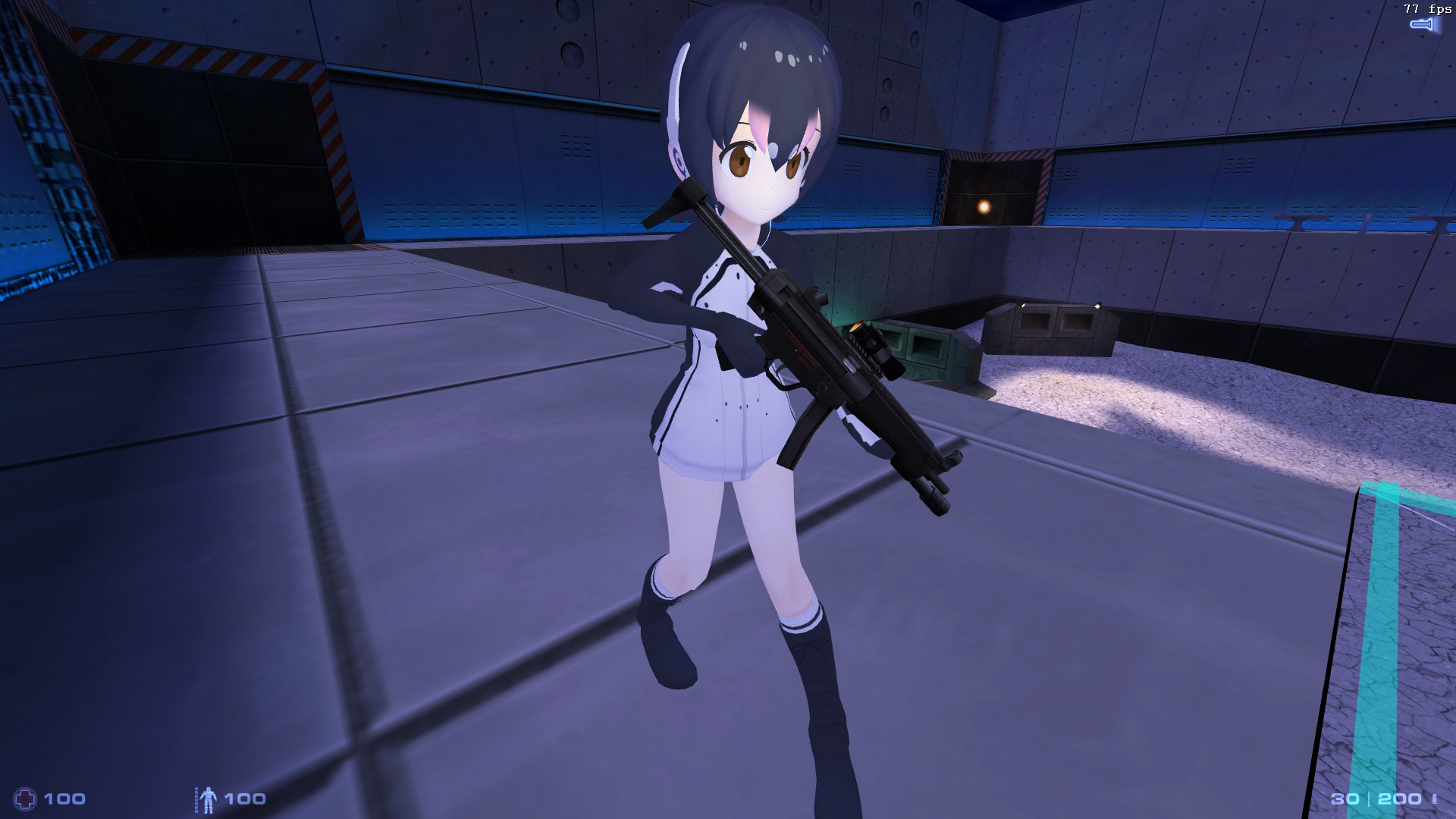
Task: Click the segmented armor charge bar
Action: click(196, 799)
